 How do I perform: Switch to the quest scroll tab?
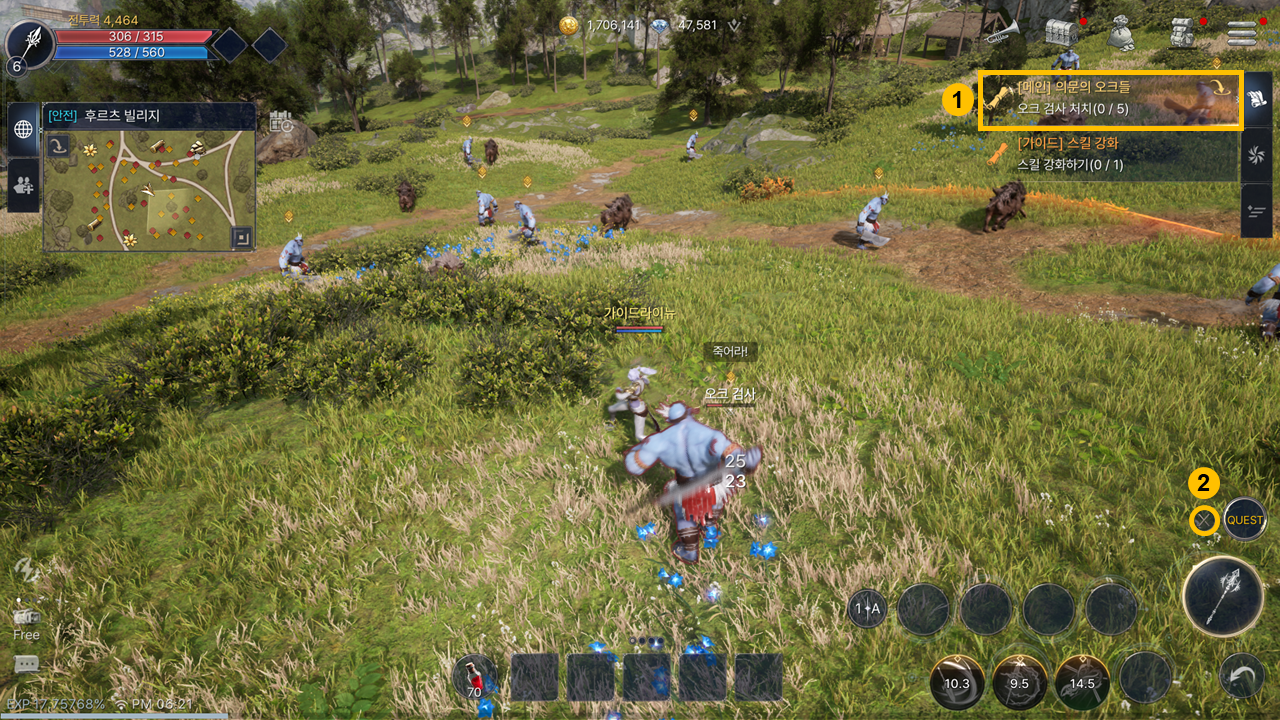pyautogui.click(x=1256, y=100)
